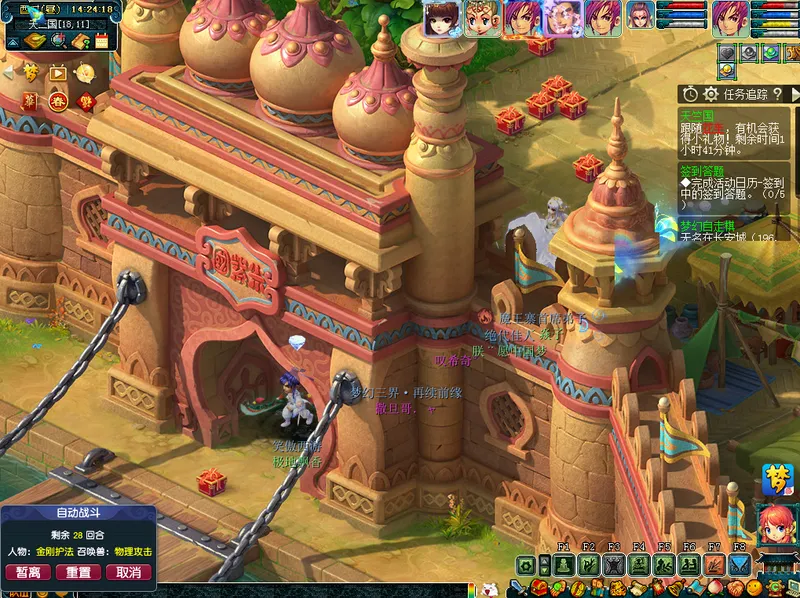Click the quest tracker question mark help

[x=777, y=94]
